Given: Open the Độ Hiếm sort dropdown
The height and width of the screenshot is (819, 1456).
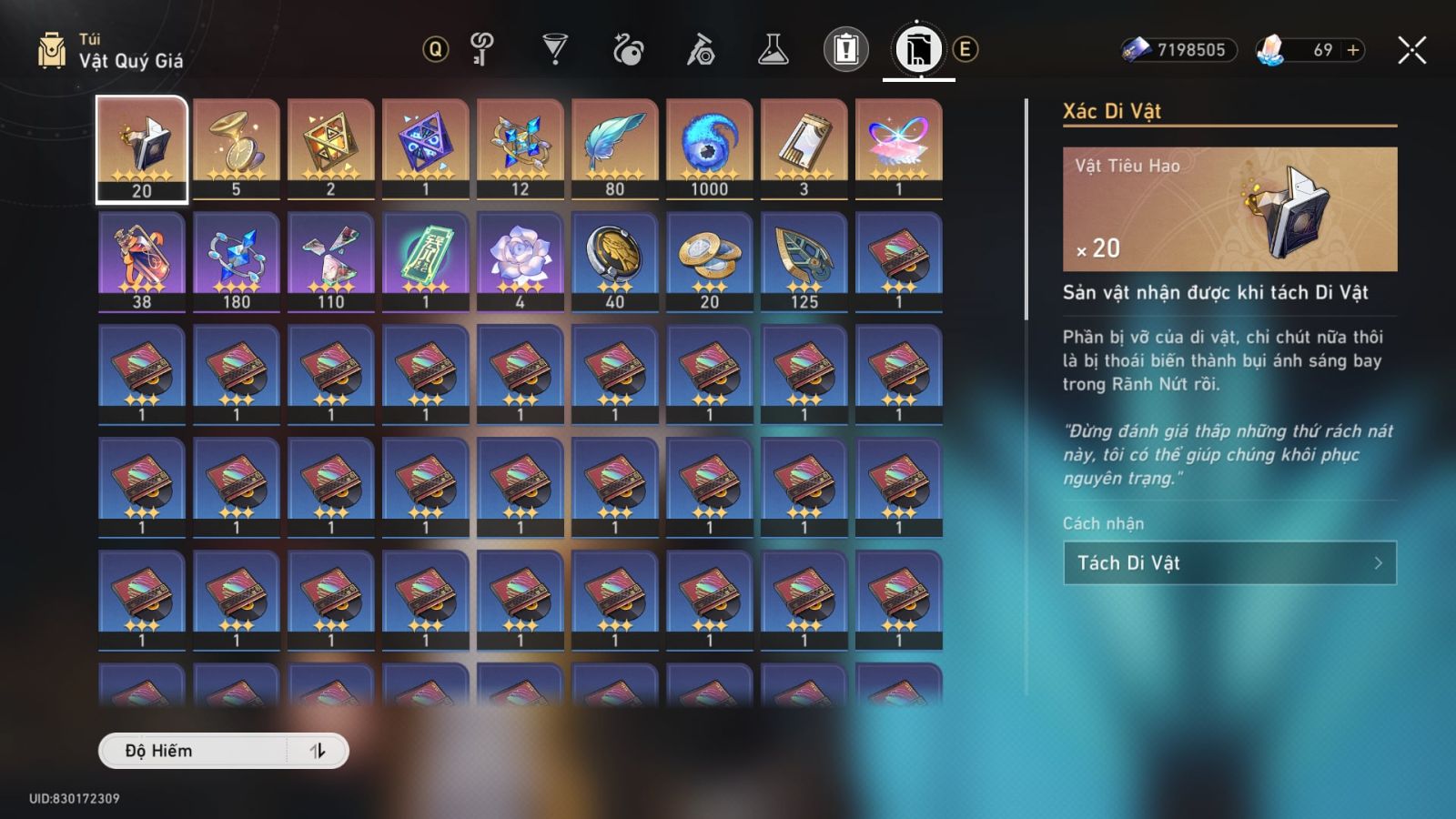Looking at the screenshot, I should click(x=195, y=751).
